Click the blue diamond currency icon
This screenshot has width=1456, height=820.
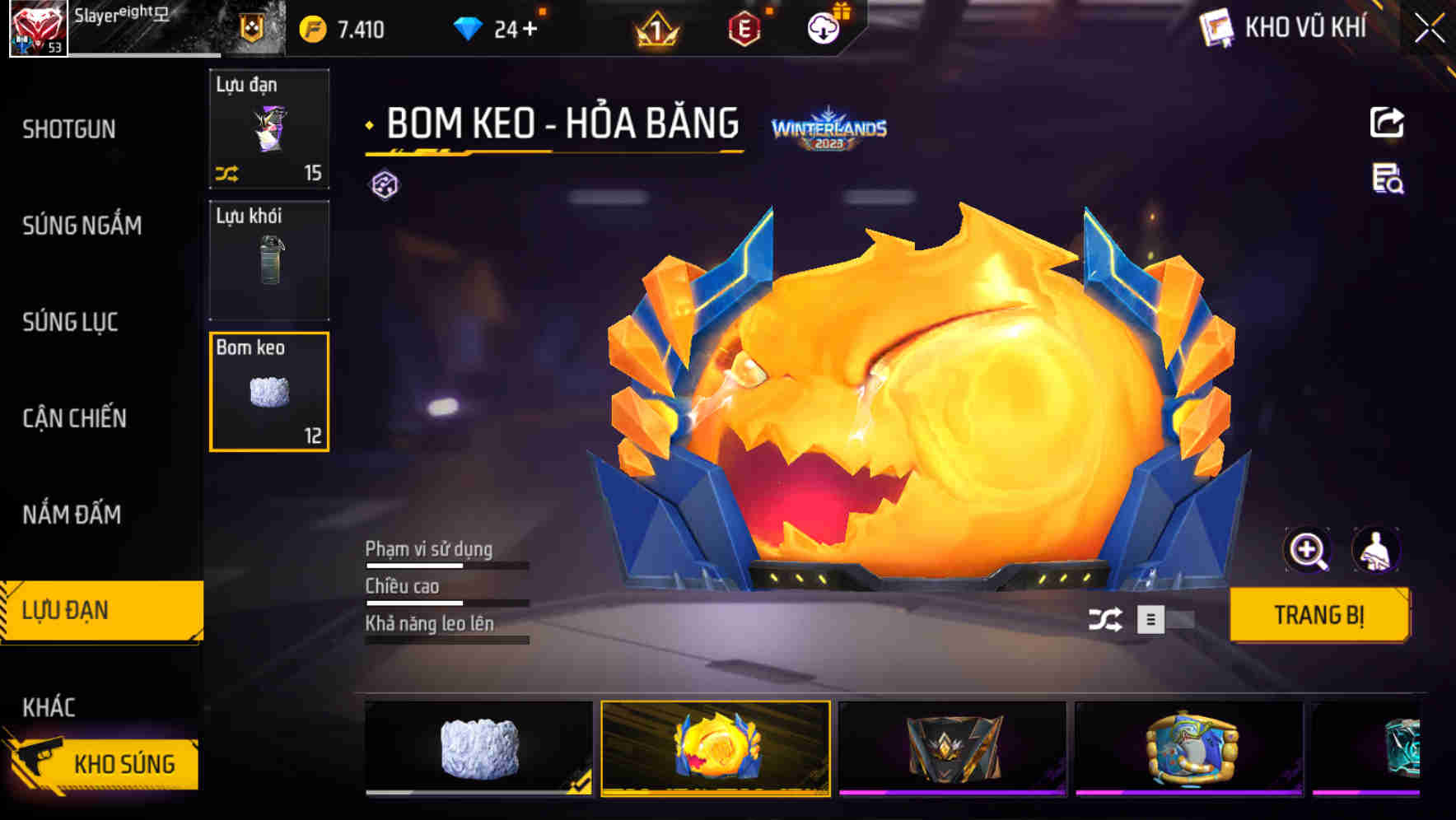(x=467, y=27)
